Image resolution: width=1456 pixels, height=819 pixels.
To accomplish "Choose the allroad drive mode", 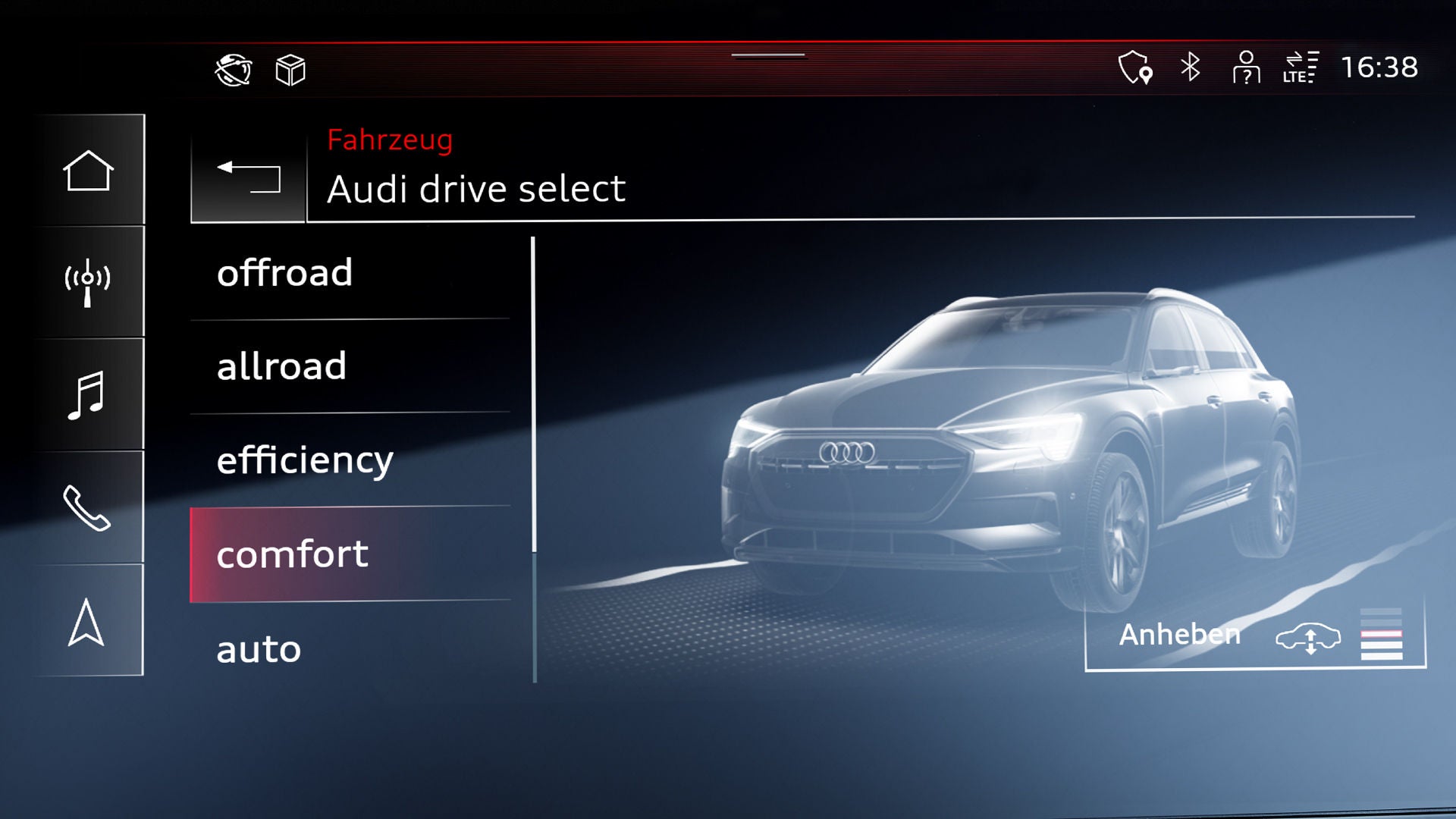I will (349, 367).
